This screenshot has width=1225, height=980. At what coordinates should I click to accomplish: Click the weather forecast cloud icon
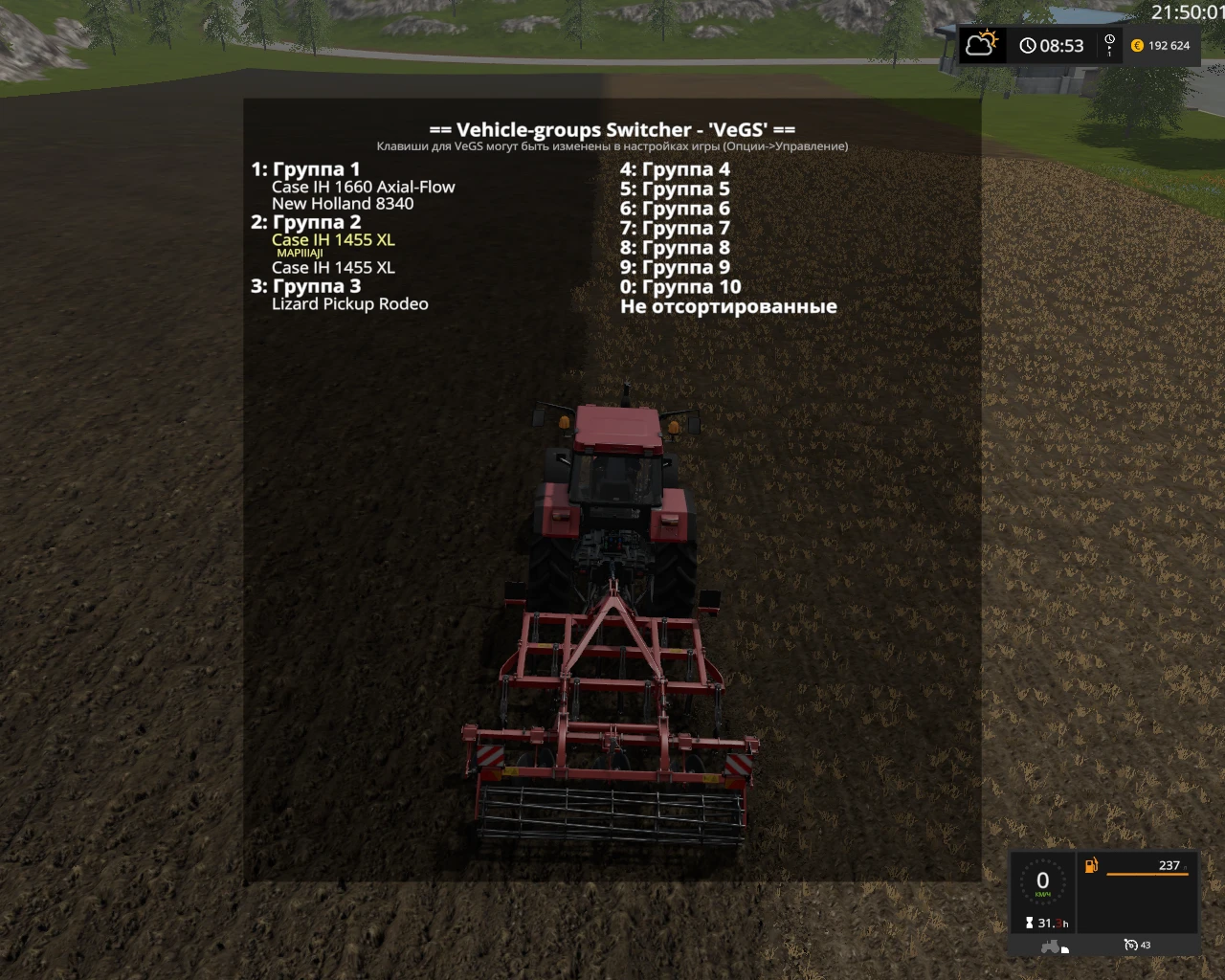(x=981, y=43)
